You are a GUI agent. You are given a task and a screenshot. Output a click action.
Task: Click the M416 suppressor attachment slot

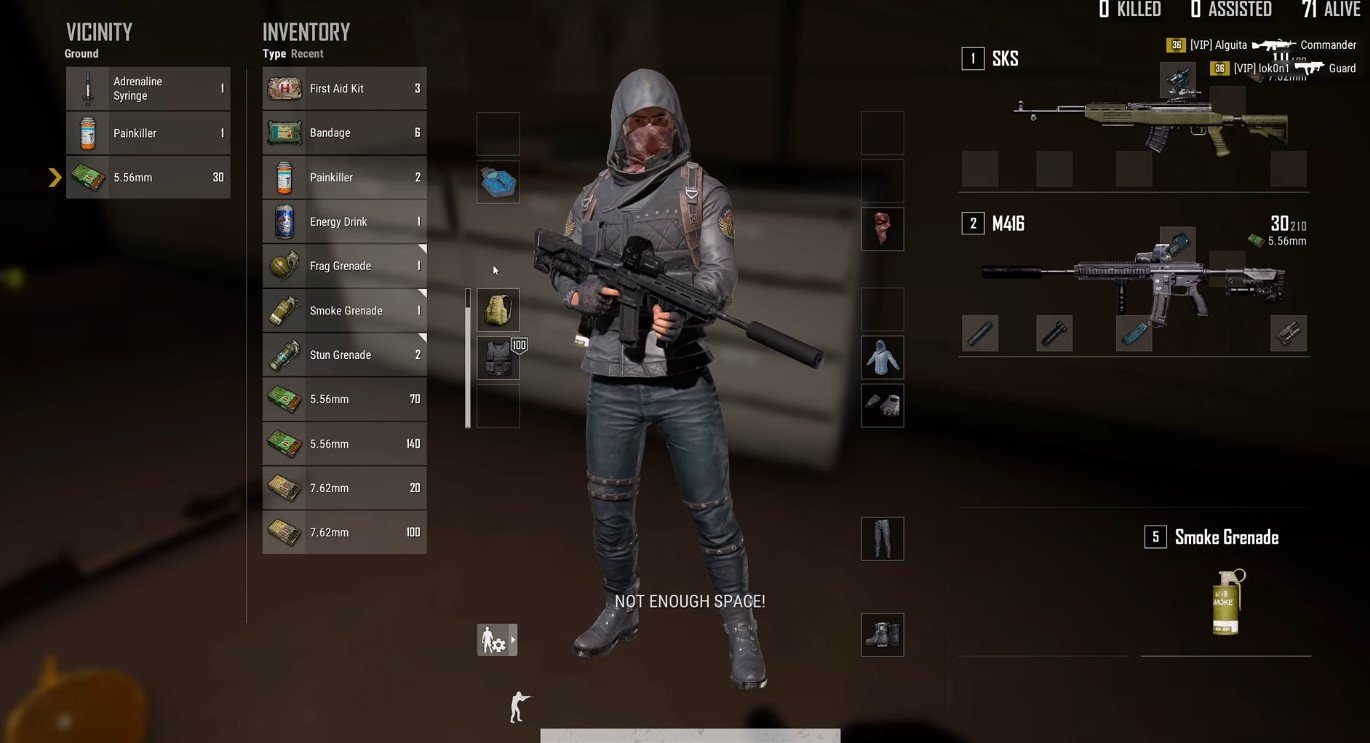pos(980,333)
